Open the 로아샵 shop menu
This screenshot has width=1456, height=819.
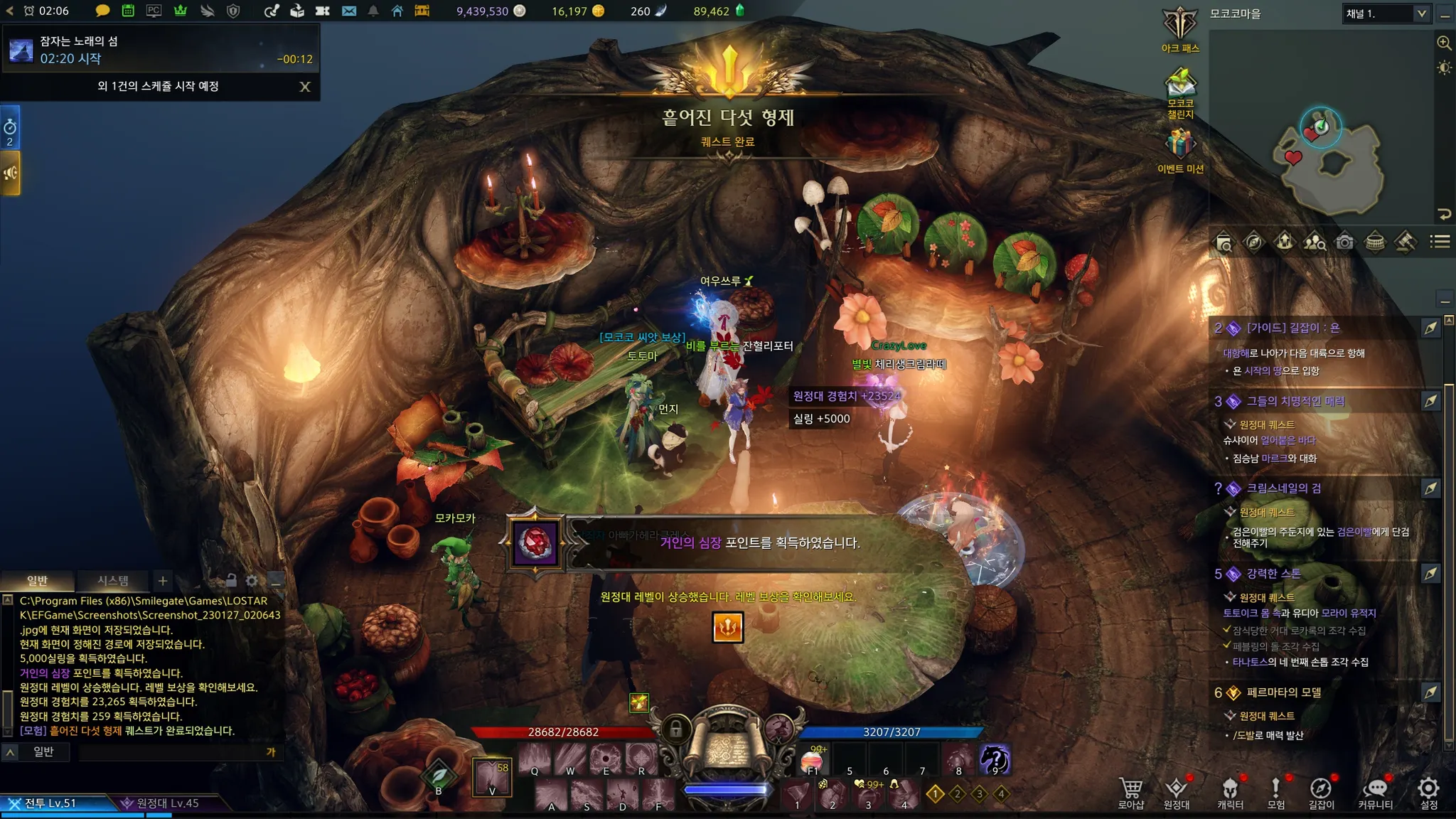(1130, 792)
